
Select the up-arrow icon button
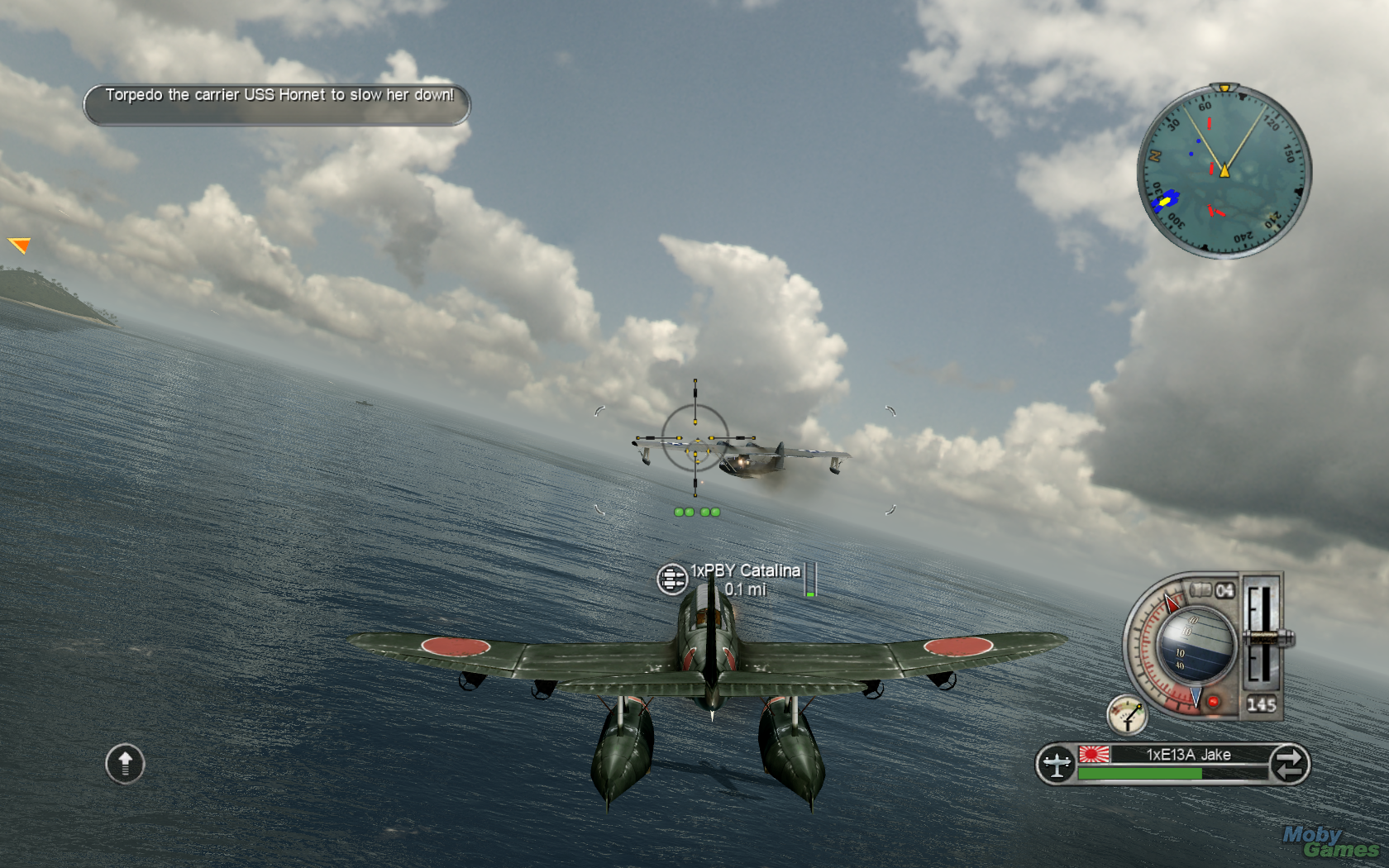tap(125, 763)
